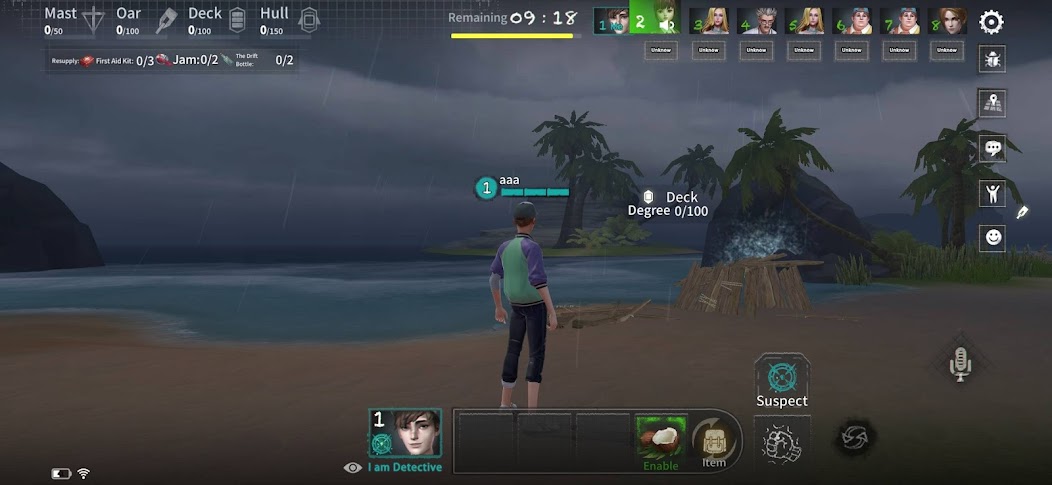Click the Unknow tag under player 3
The width and height of the screenshot is (1052, 485).
708,50
